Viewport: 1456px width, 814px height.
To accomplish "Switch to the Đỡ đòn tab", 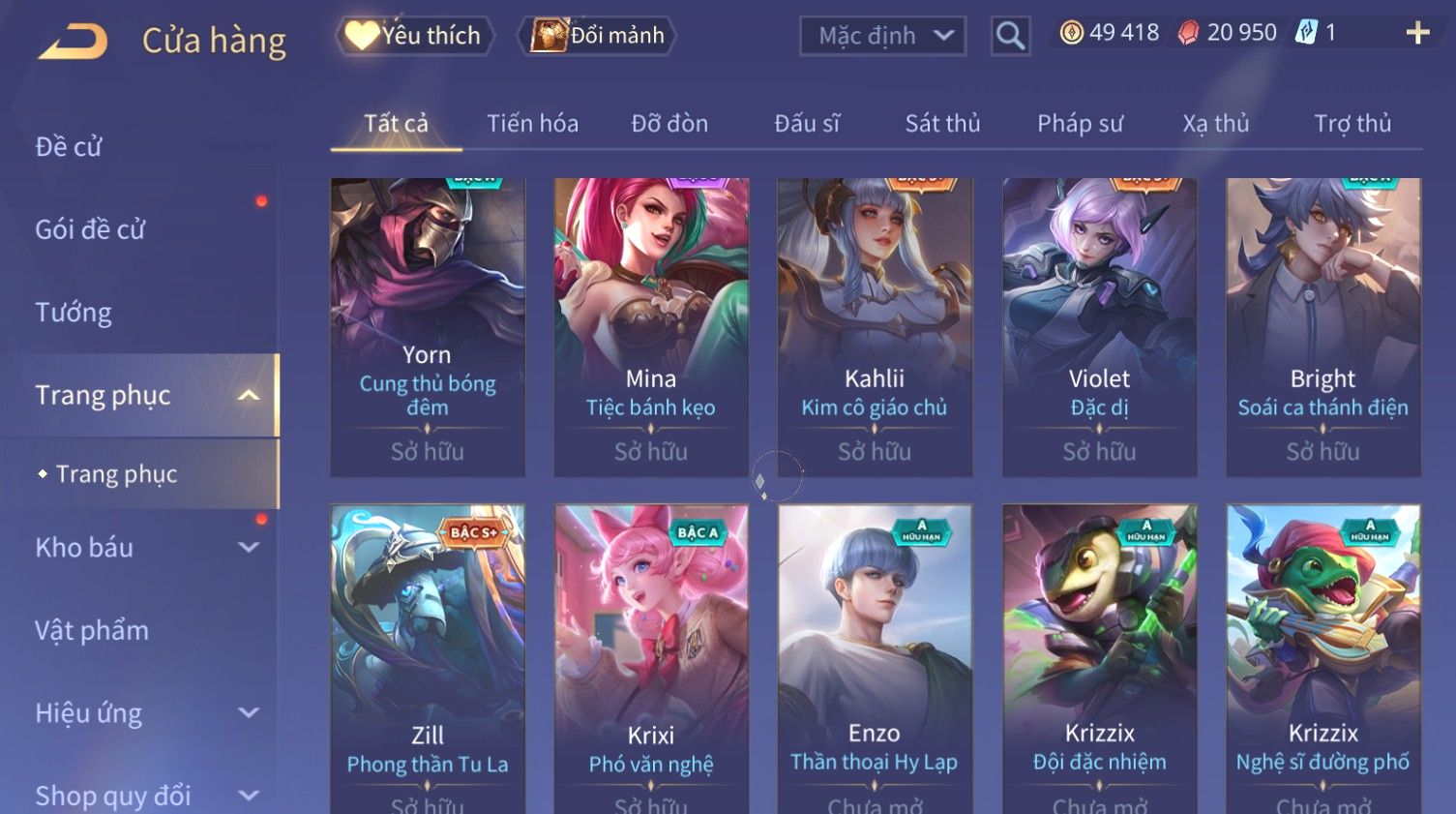I will pos(669,124).
